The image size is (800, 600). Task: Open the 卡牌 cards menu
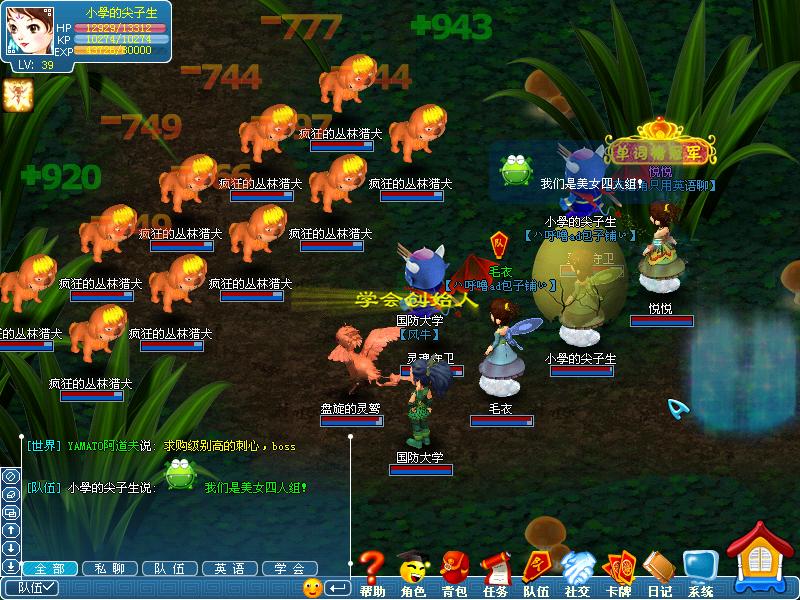click(618, 572)
